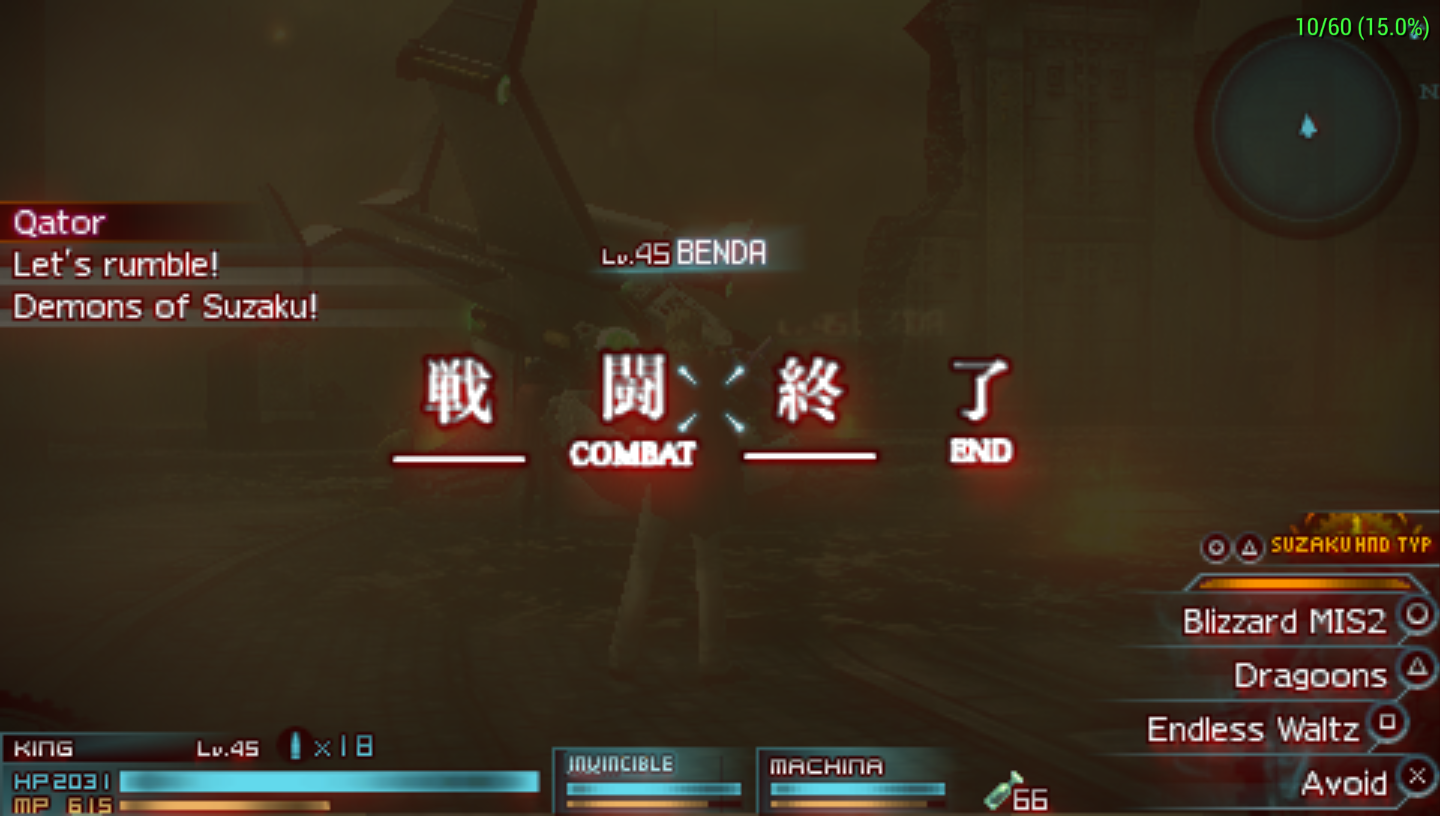This screenshot has height=816, width=1440.
Task: Toggle the left shoulder-button icon near SUZAKU HND TYP
Action: tap(1217, 548)
